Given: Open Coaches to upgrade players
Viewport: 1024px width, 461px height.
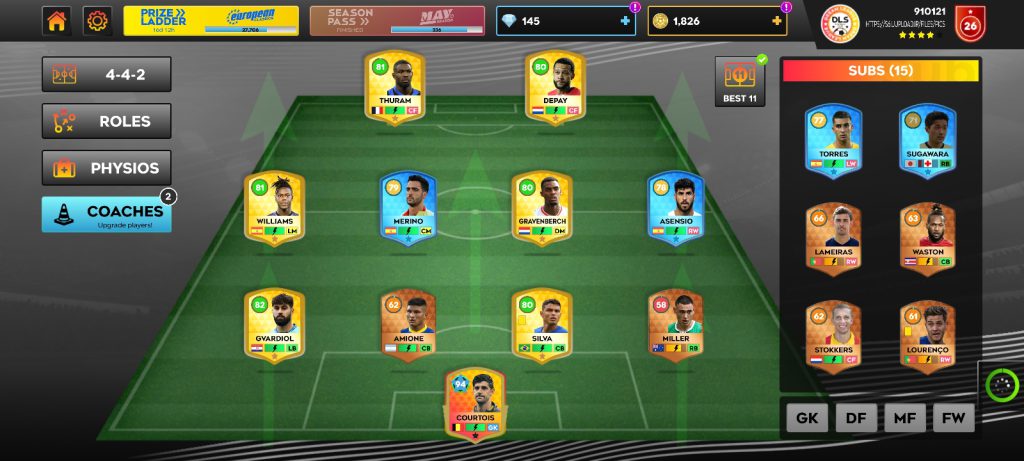Looking at the screenshot, I should tap(106, 214).
